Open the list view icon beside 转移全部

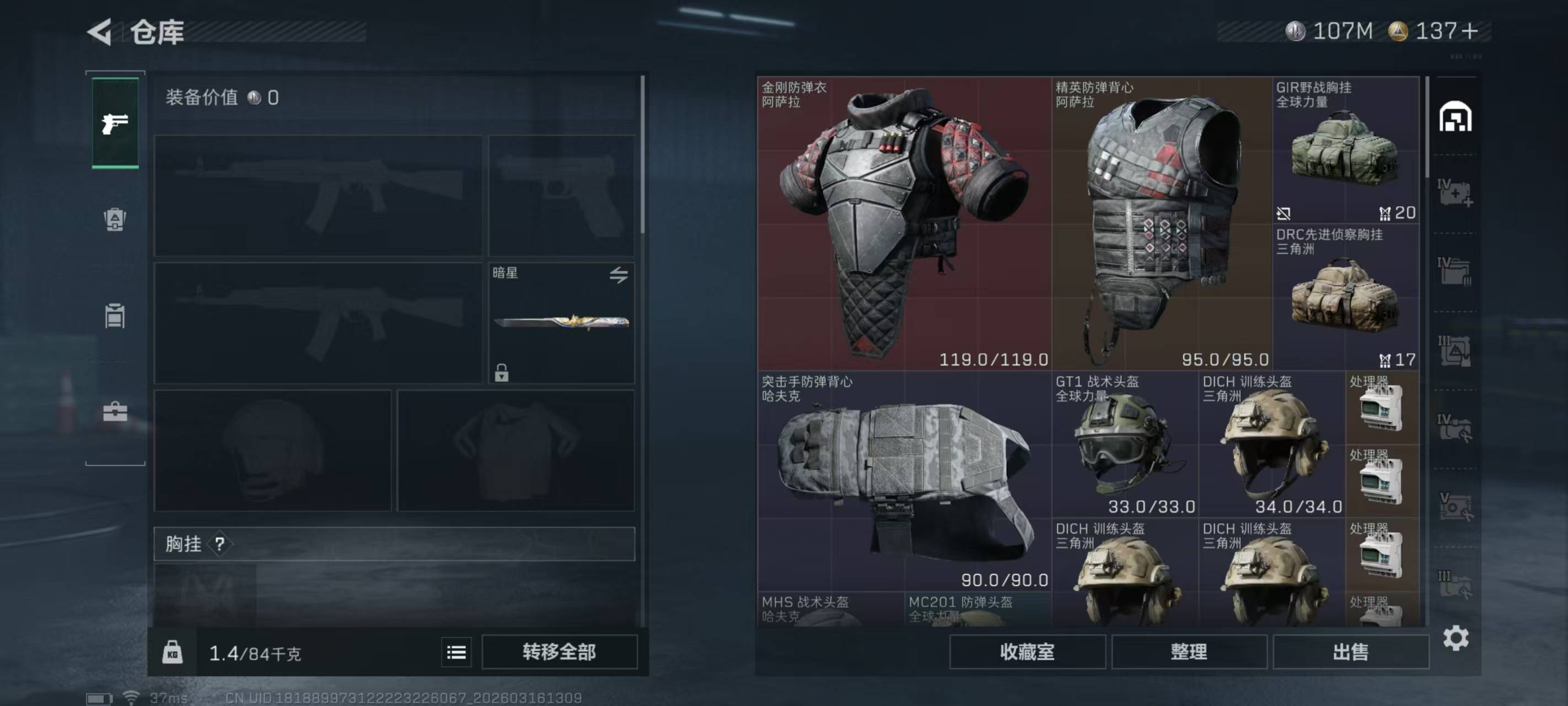point(456,652)
